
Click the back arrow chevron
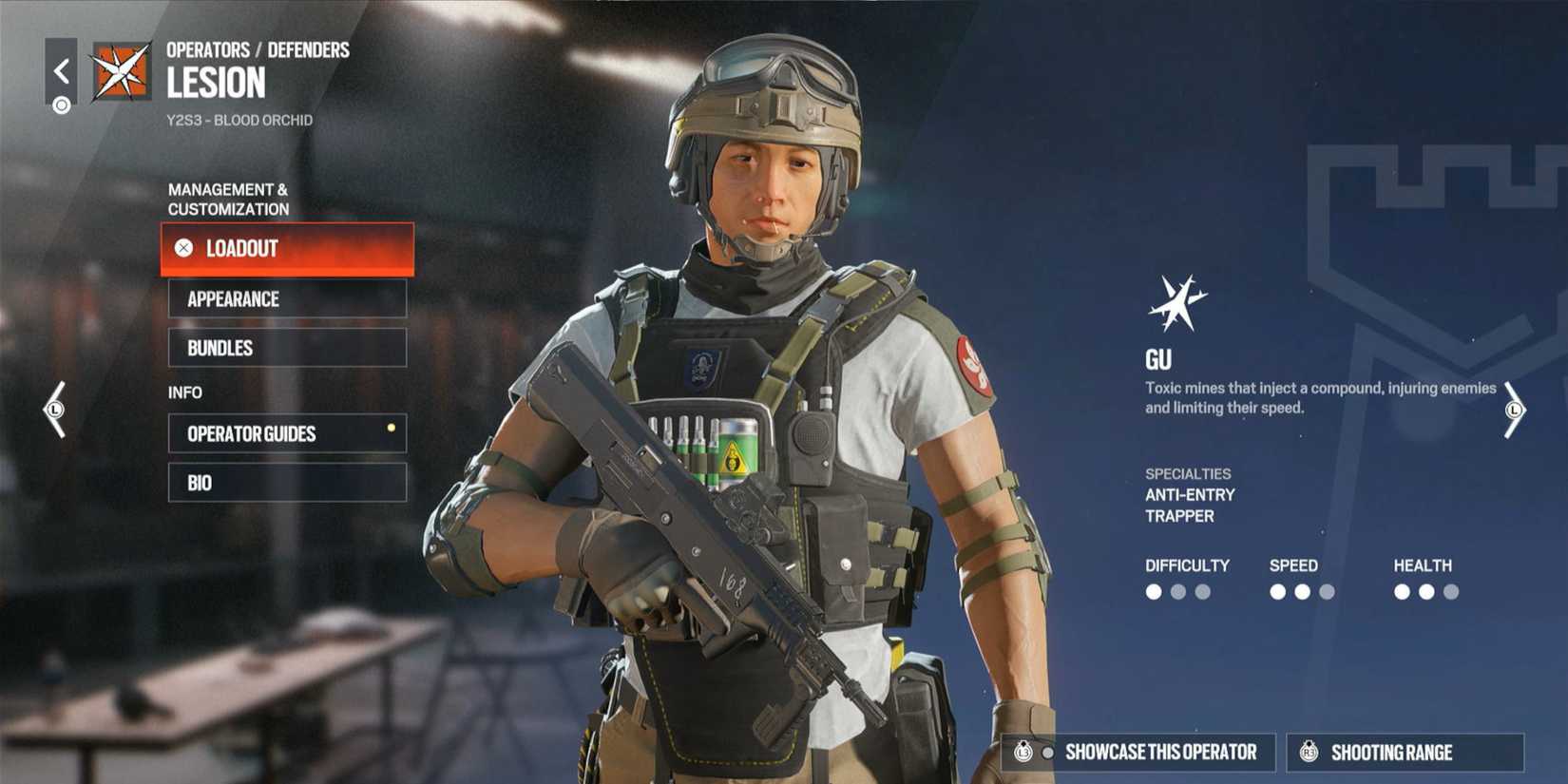click(x=60, y=68)
